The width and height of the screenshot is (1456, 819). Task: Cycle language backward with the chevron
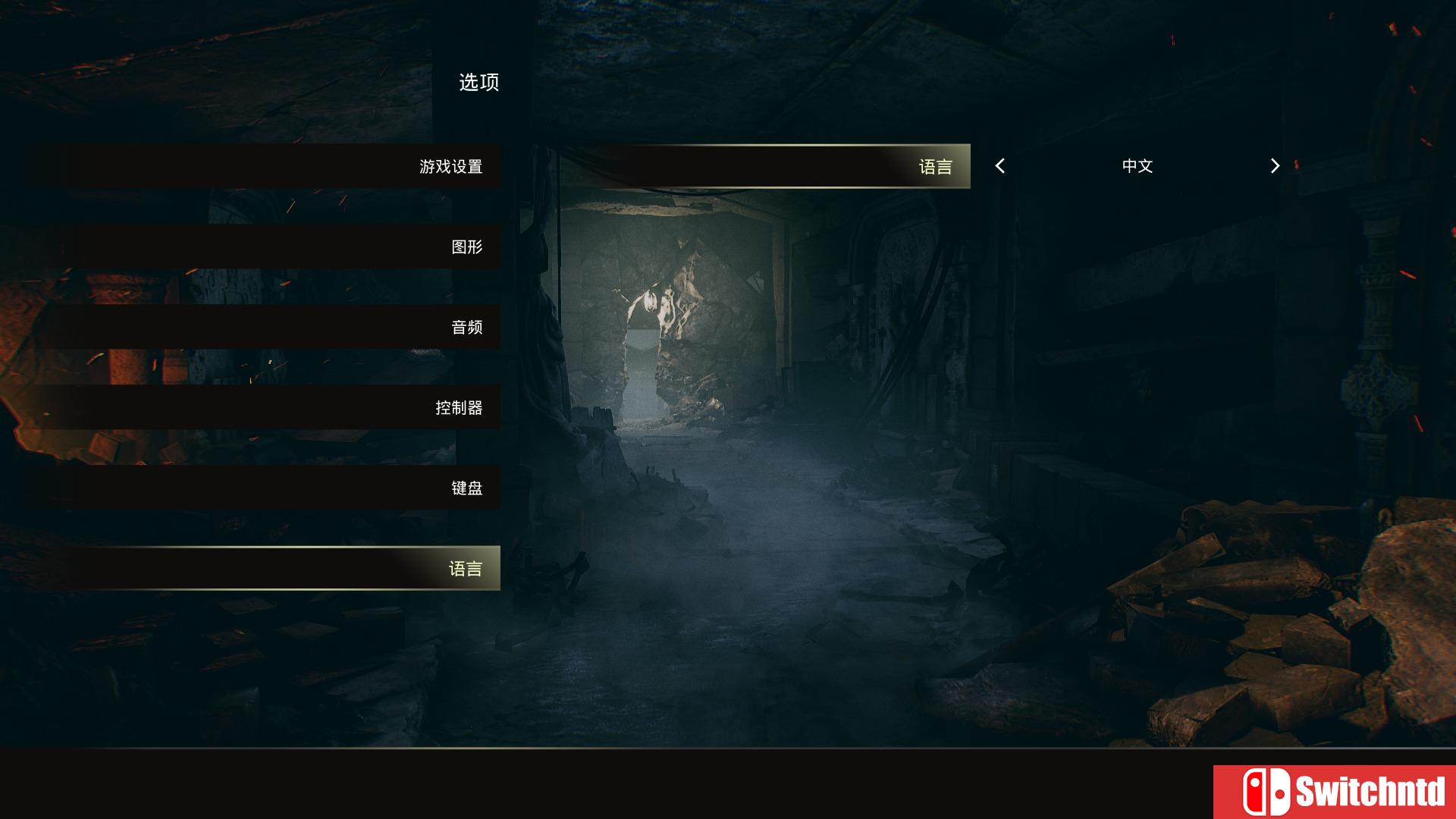[1001, 166]
